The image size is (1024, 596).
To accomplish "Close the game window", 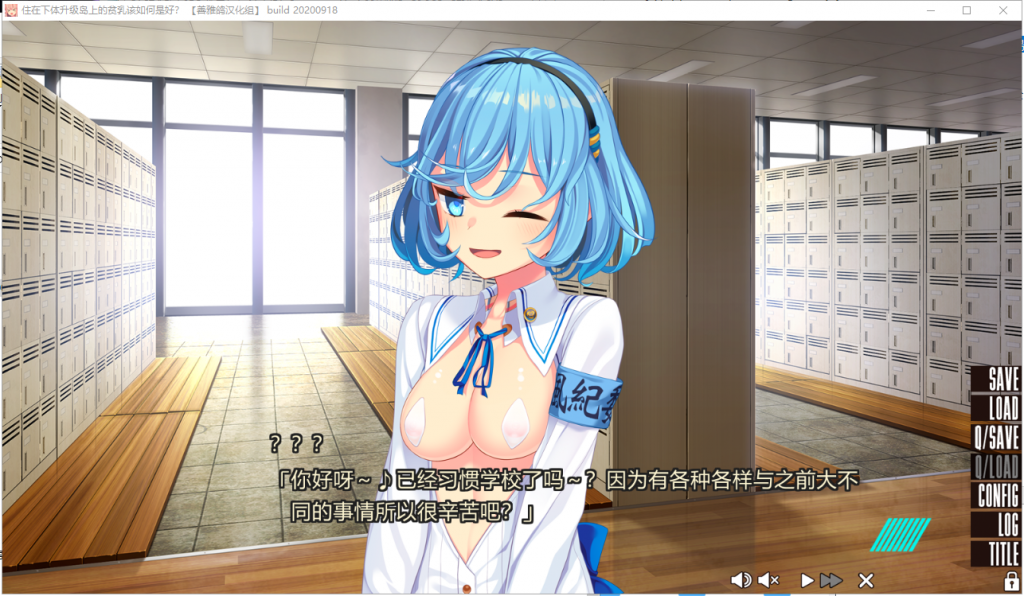I will (1004, 10).
